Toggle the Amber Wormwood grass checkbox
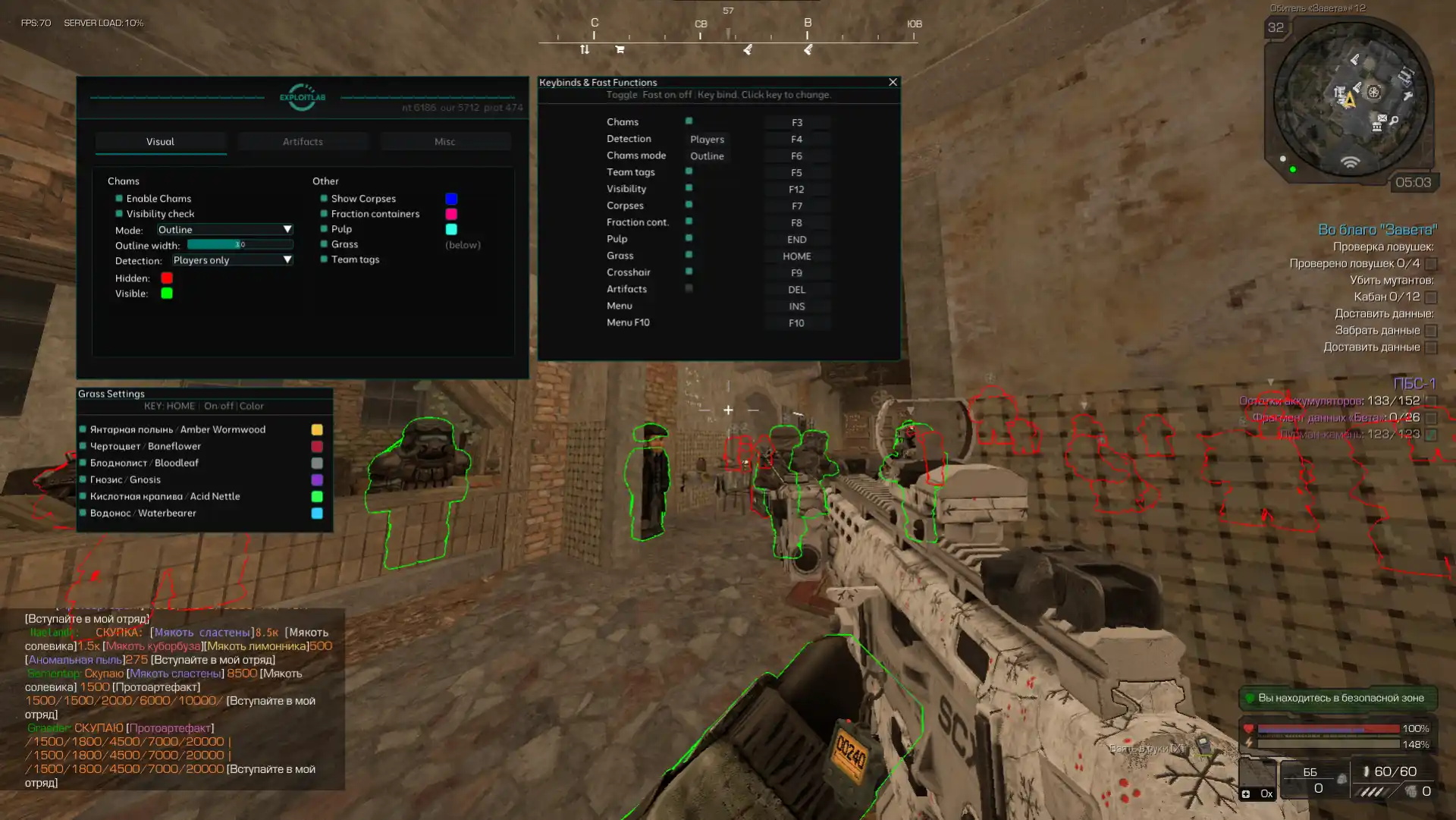The image size is (1456, 820). (x=83, y=429)
